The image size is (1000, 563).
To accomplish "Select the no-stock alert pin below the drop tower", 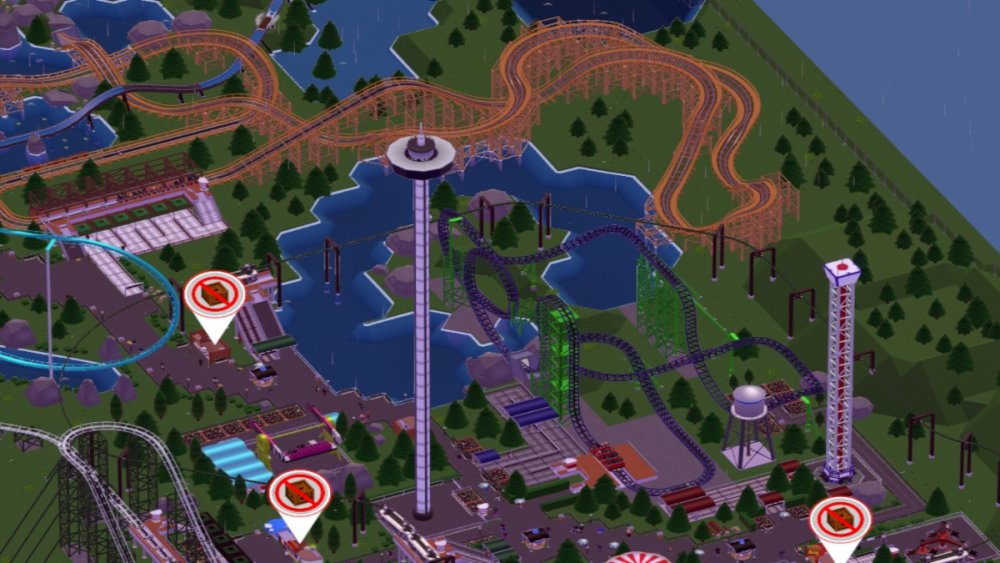I will pyautogui.click(x=840, y=523).
